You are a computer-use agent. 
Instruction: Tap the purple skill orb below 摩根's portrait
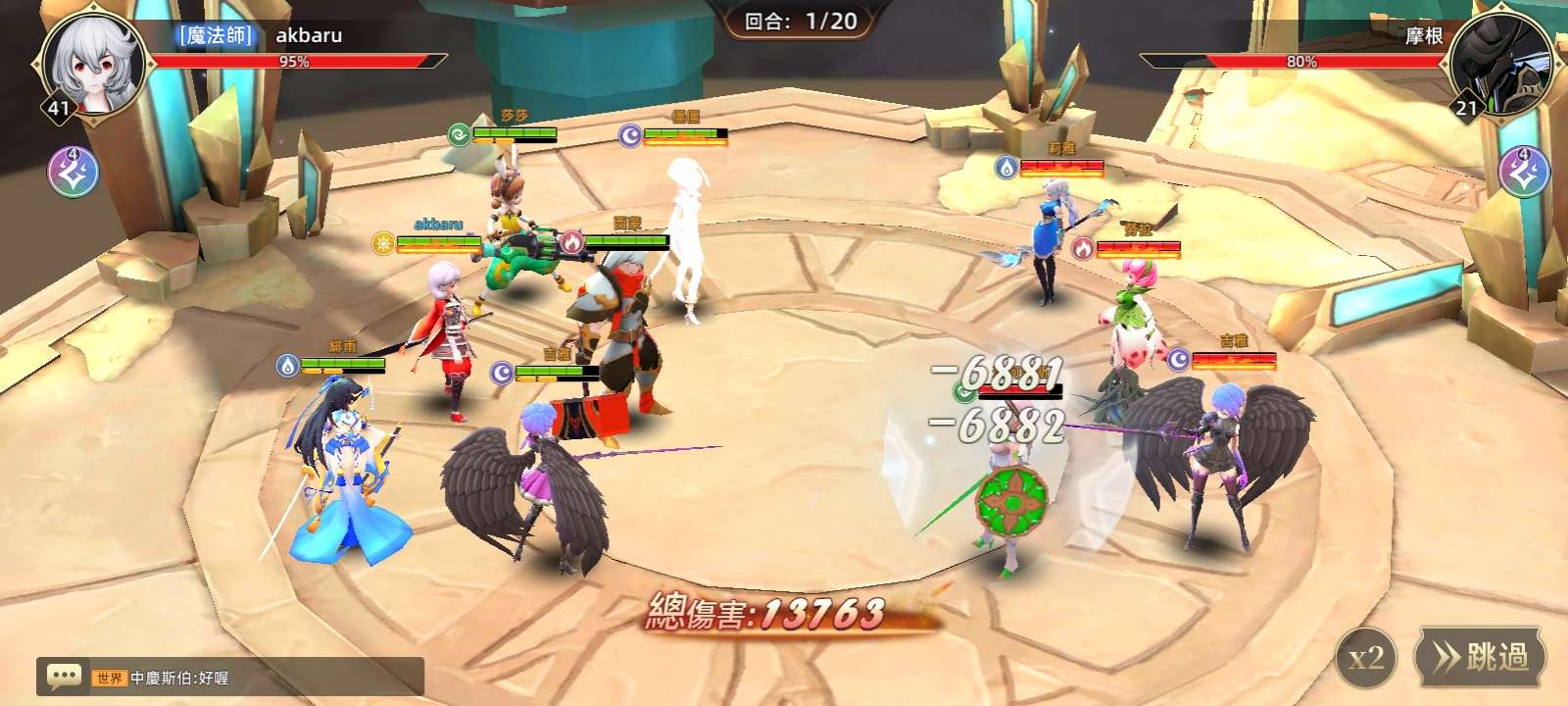1524,173
